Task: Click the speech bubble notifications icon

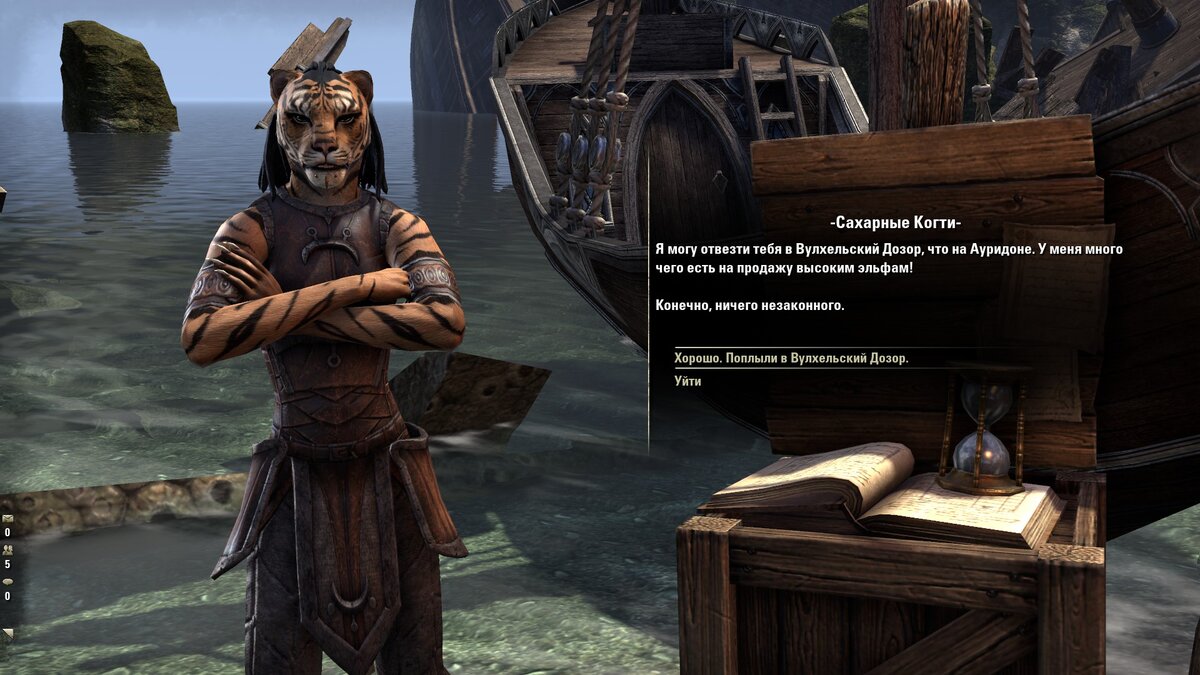Action: pos(8,581)
